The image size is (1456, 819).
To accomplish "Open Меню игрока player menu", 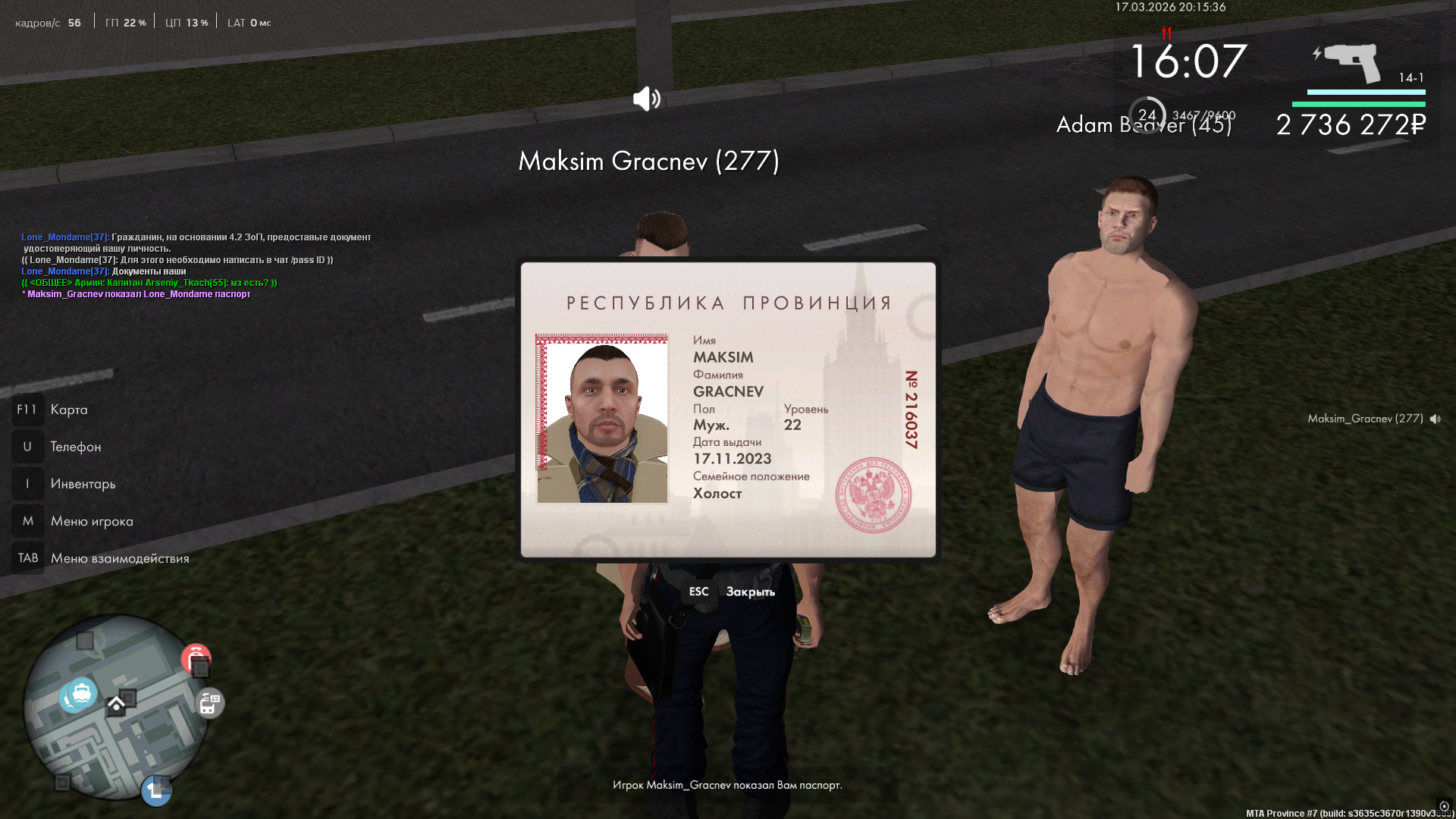I will tap(91, 521).
